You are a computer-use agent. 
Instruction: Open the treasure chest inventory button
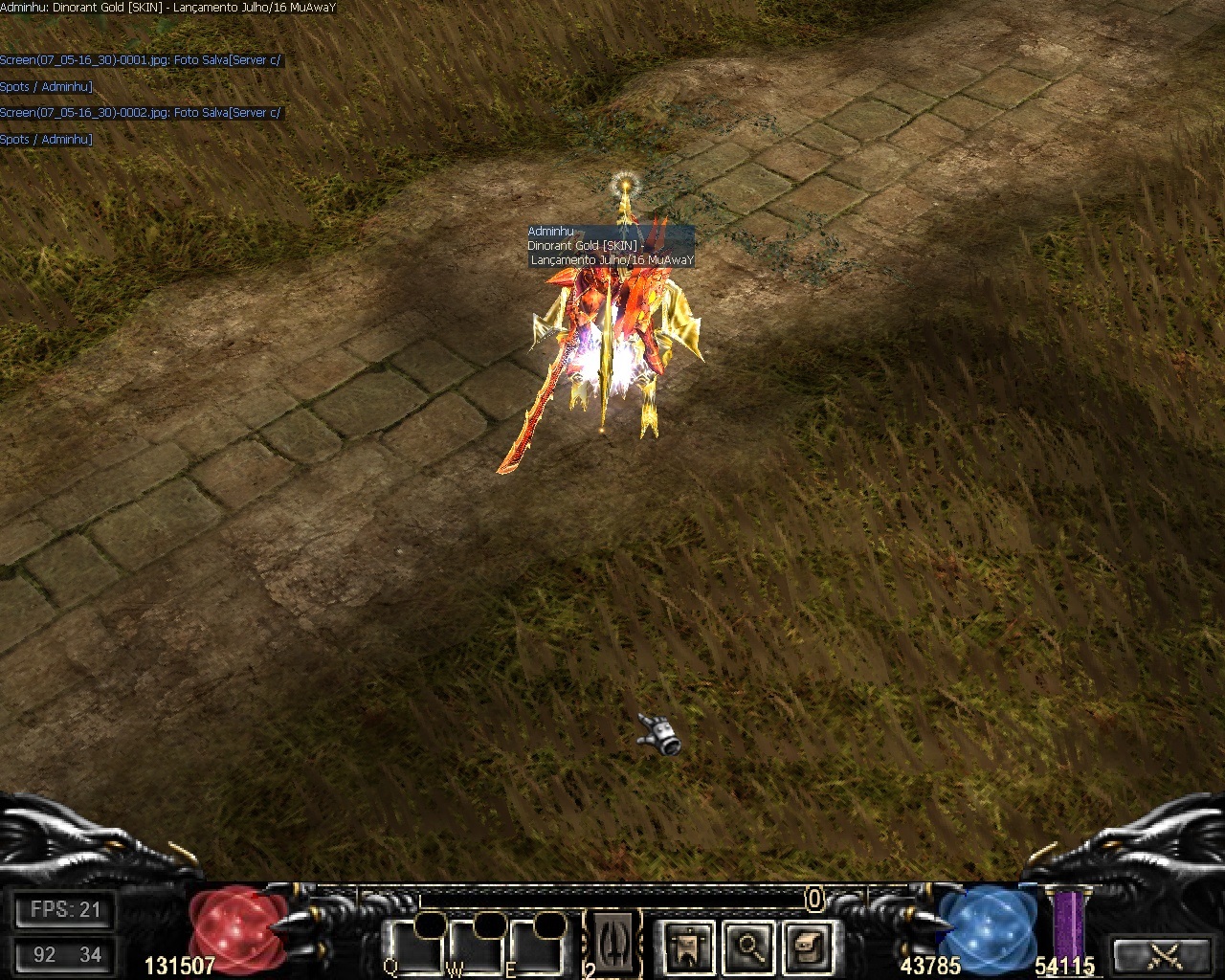806,946
